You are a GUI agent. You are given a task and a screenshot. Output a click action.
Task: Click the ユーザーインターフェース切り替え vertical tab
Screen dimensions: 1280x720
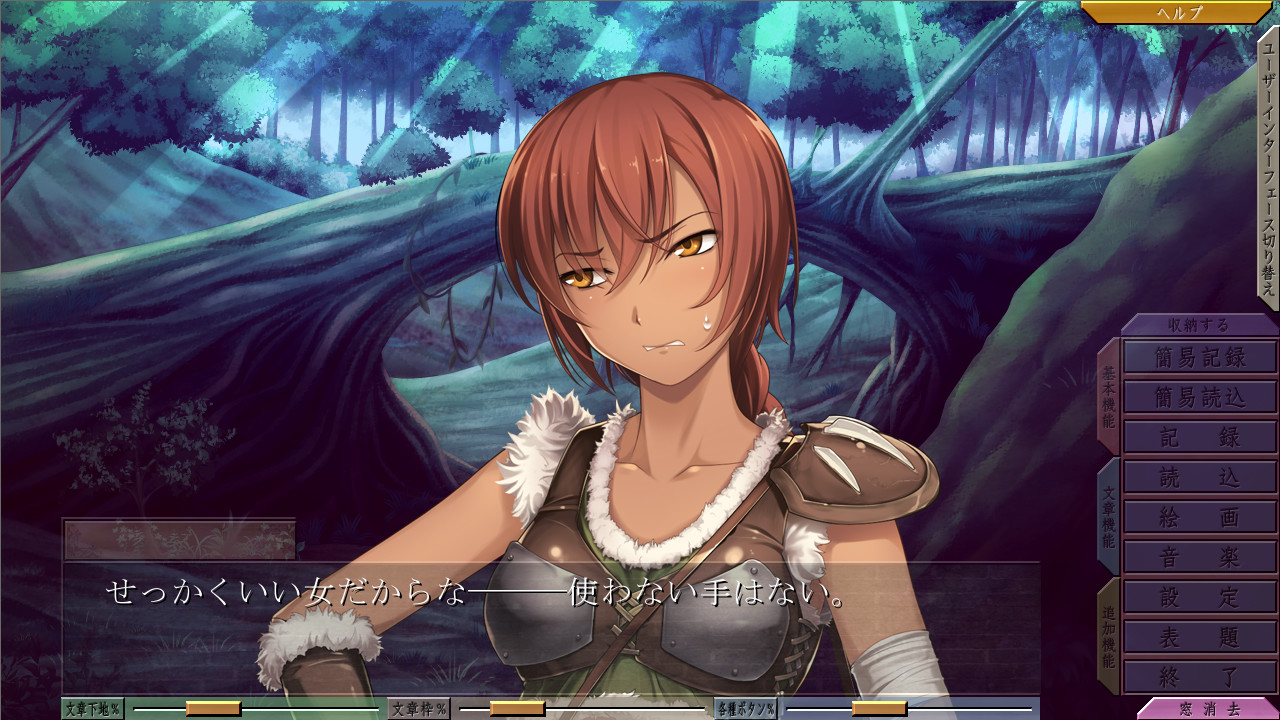1268,168
